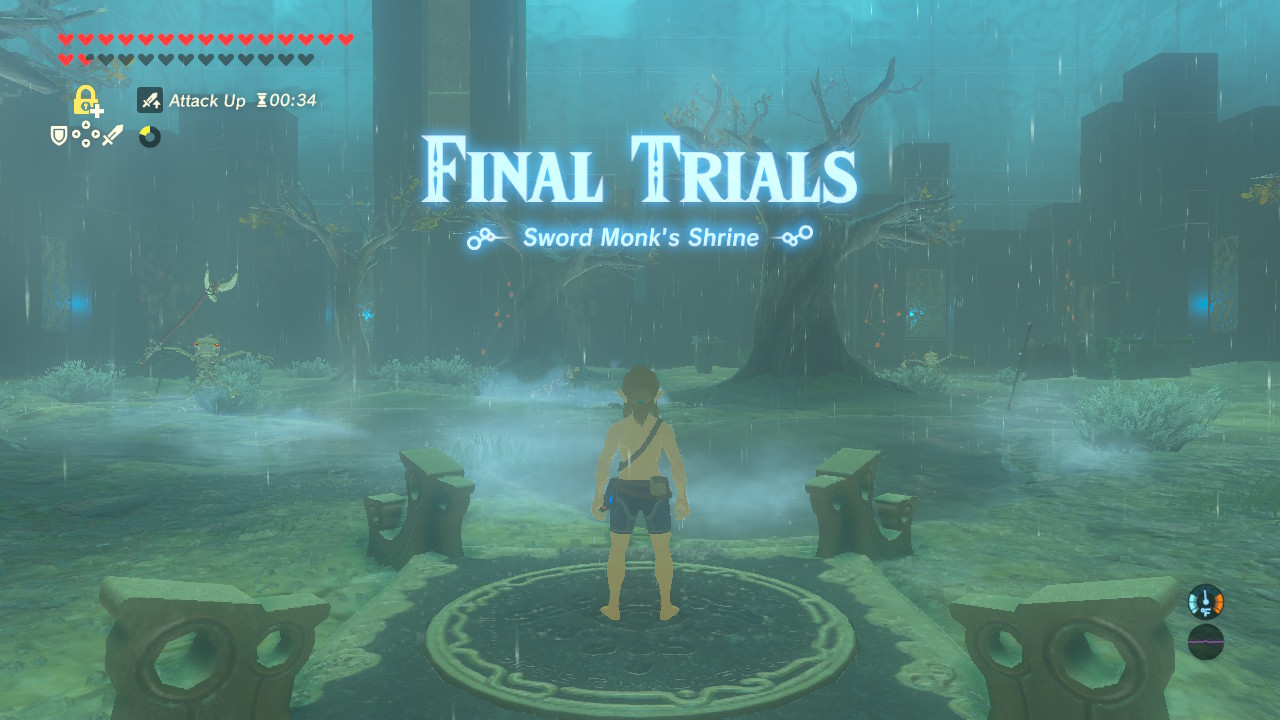Click the Fahrenheit temperature gauge

tap(1206, 601)
